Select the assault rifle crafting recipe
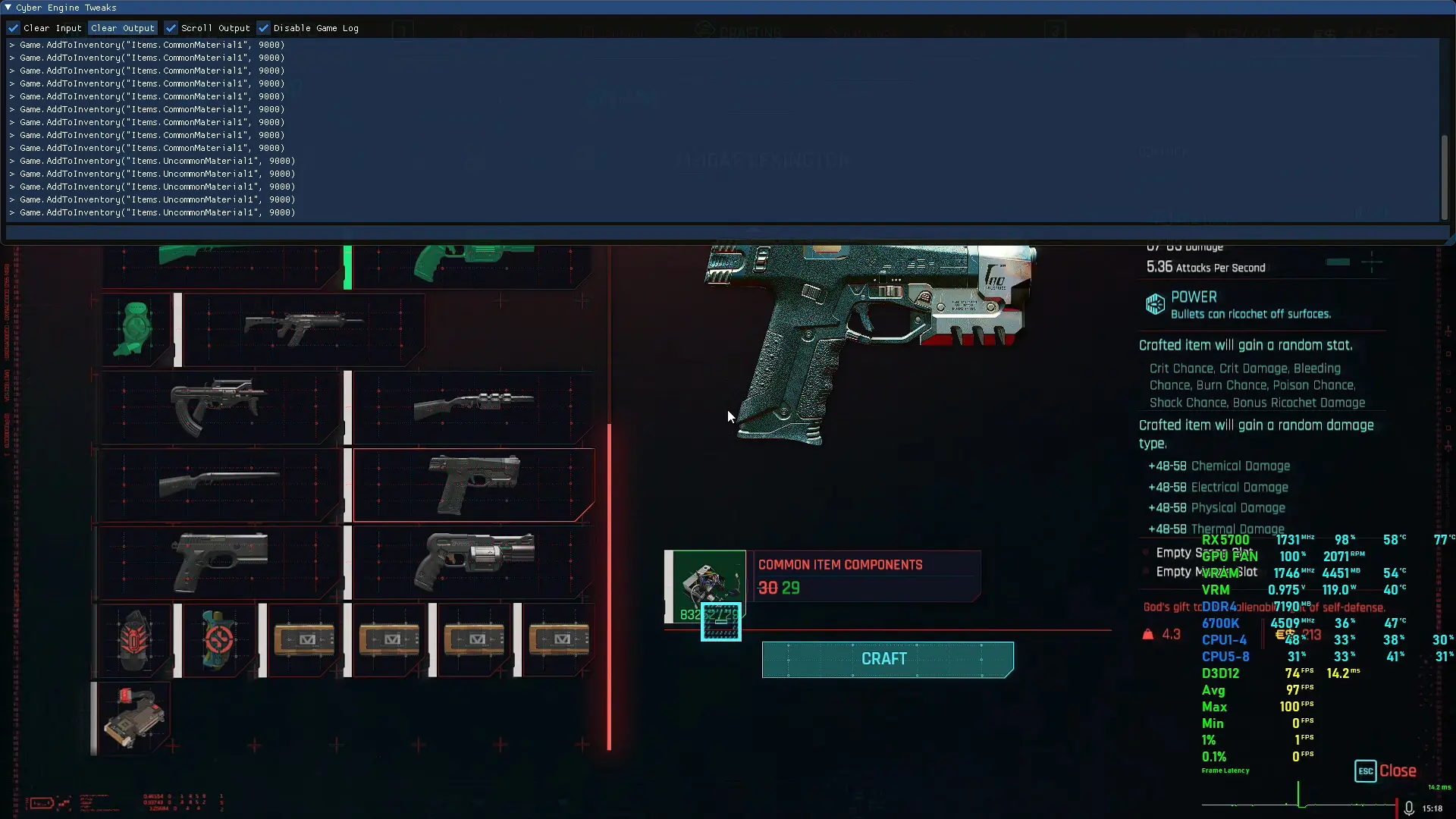This screenshot has height=819, width=1456. click(x=303, y=328)
